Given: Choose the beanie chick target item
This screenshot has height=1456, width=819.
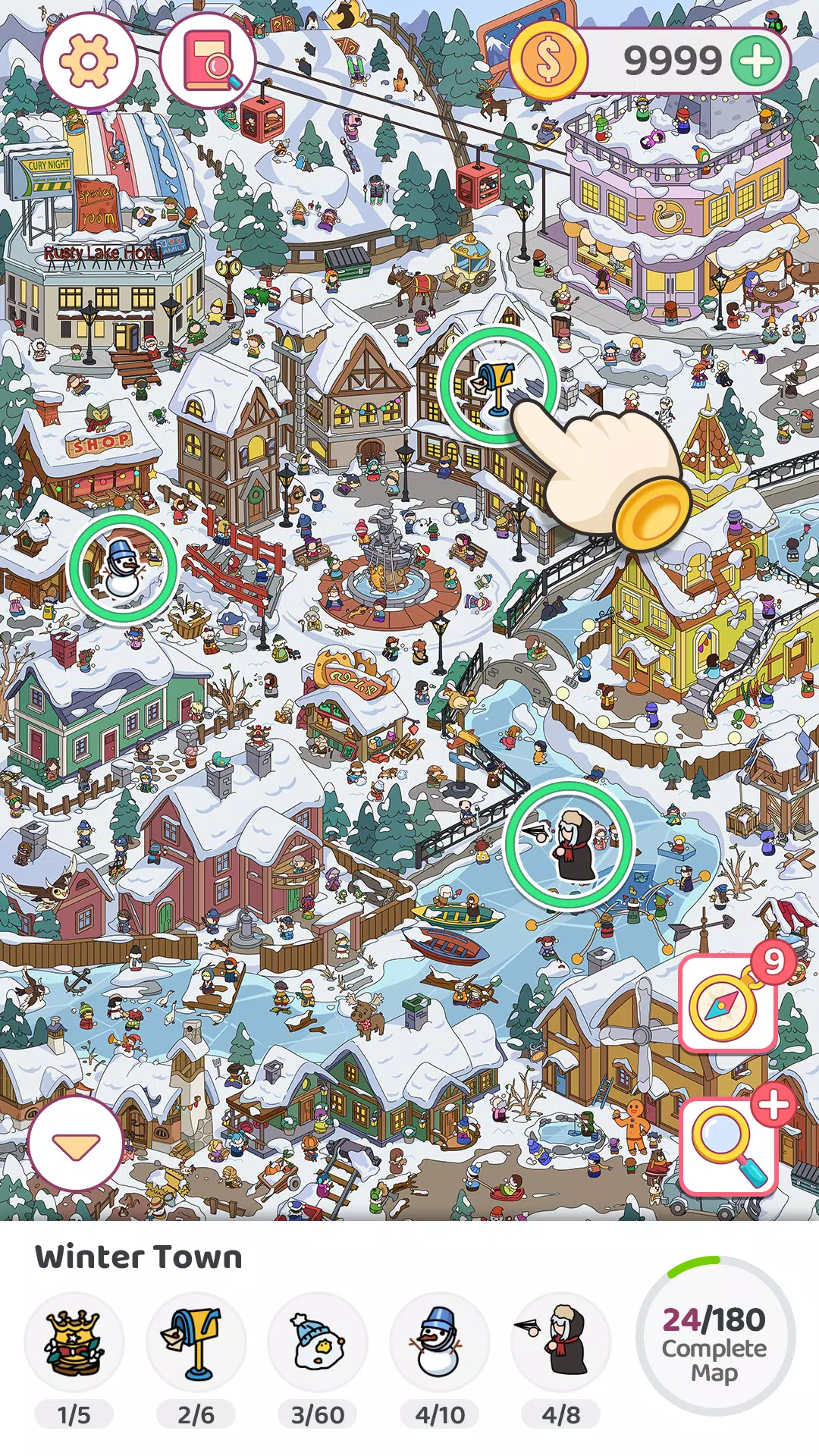Looking at the screenshot, I should coord(318,1342).
